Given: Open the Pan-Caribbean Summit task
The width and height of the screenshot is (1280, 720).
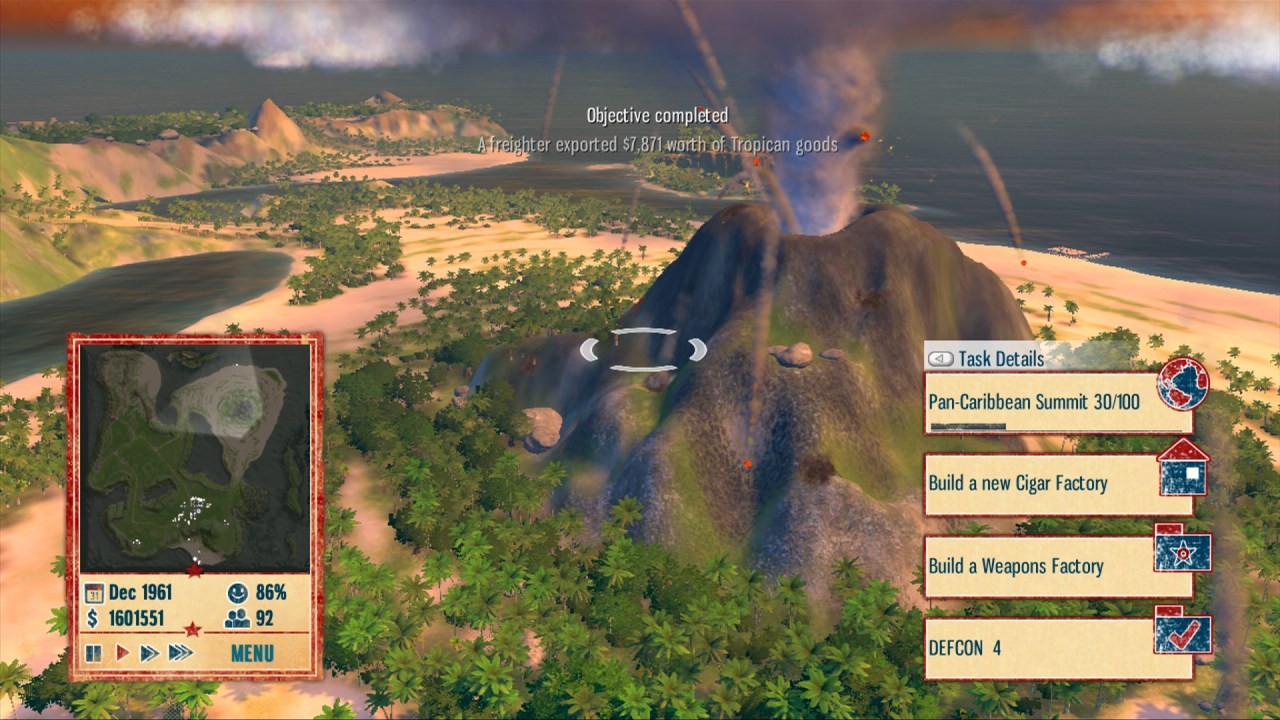Looking at the screenshot, I should click(x=1045, y=402).
